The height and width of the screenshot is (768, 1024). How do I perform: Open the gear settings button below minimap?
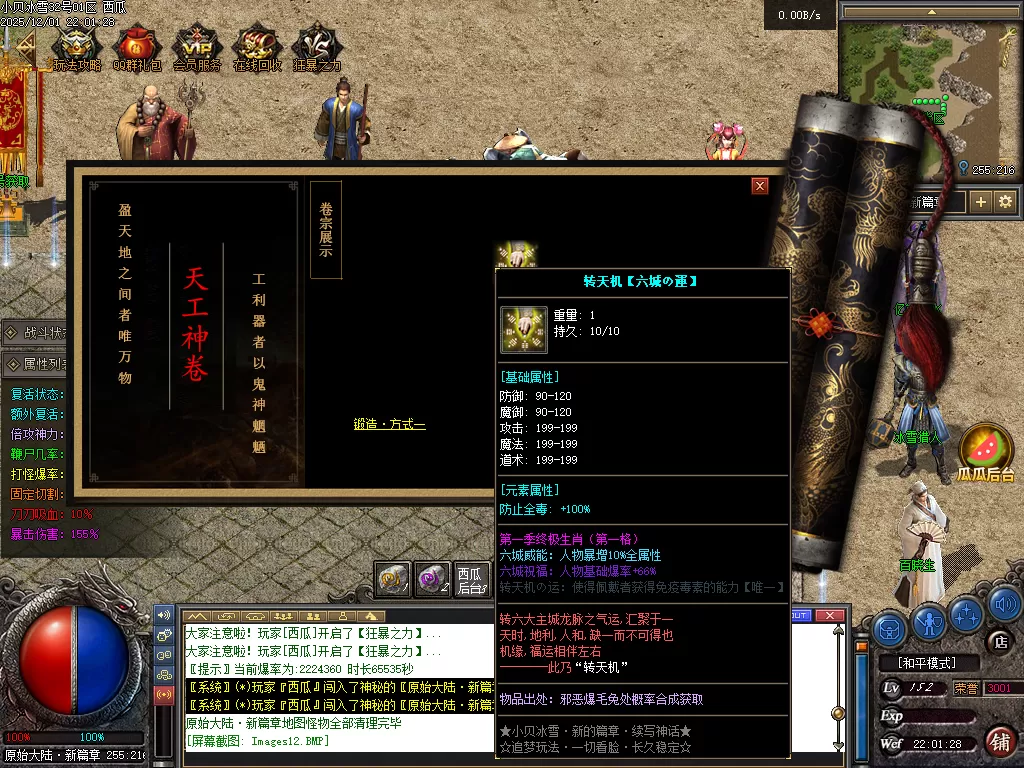pyautogui.click(x=1005, y=202)
